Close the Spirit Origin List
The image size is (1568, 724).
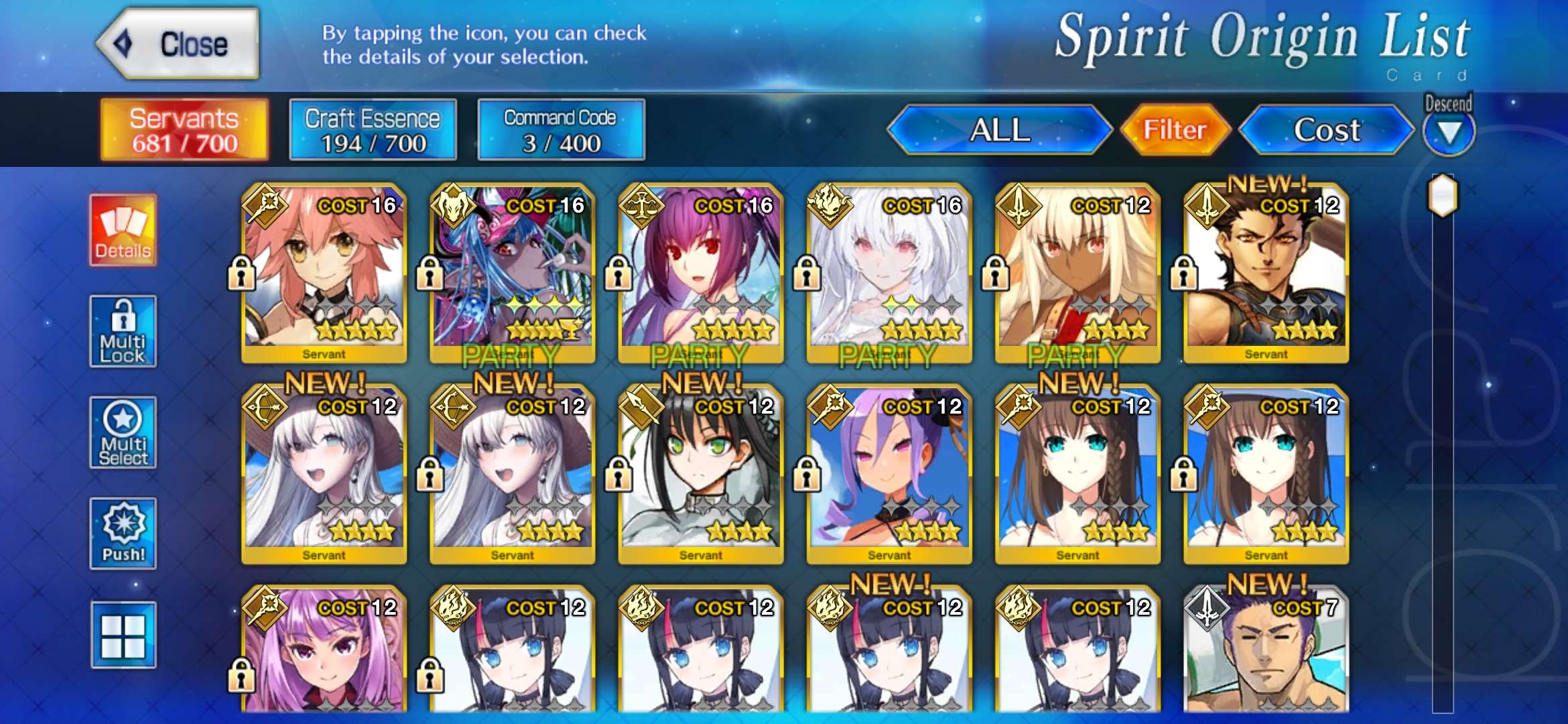click(178, 44)
